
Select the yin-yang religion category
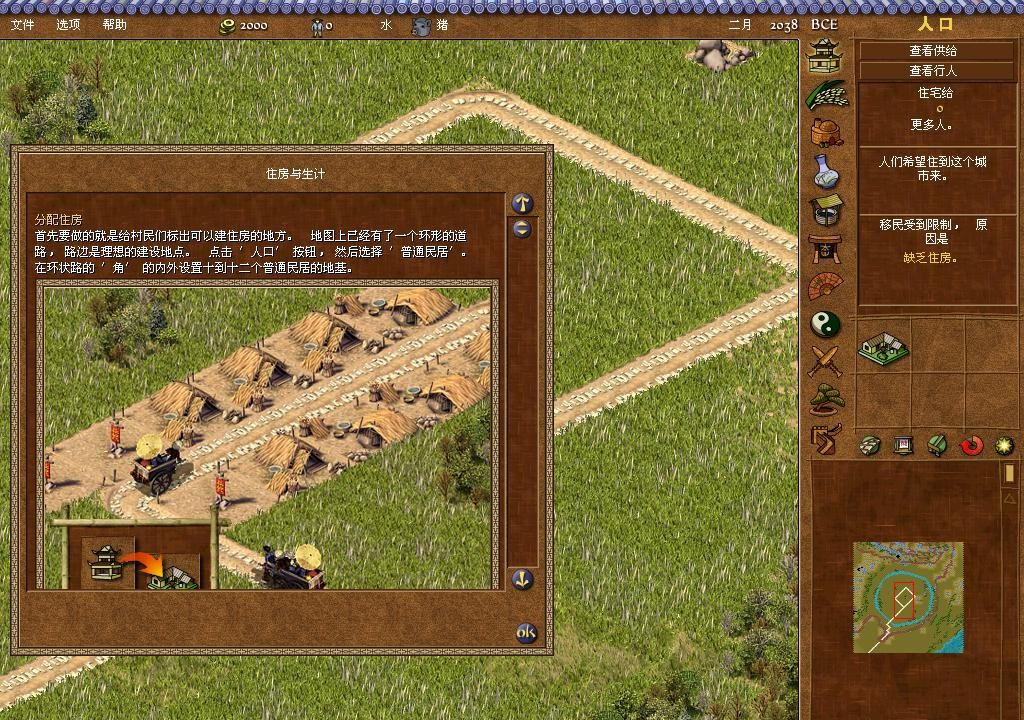coord(826,324)
